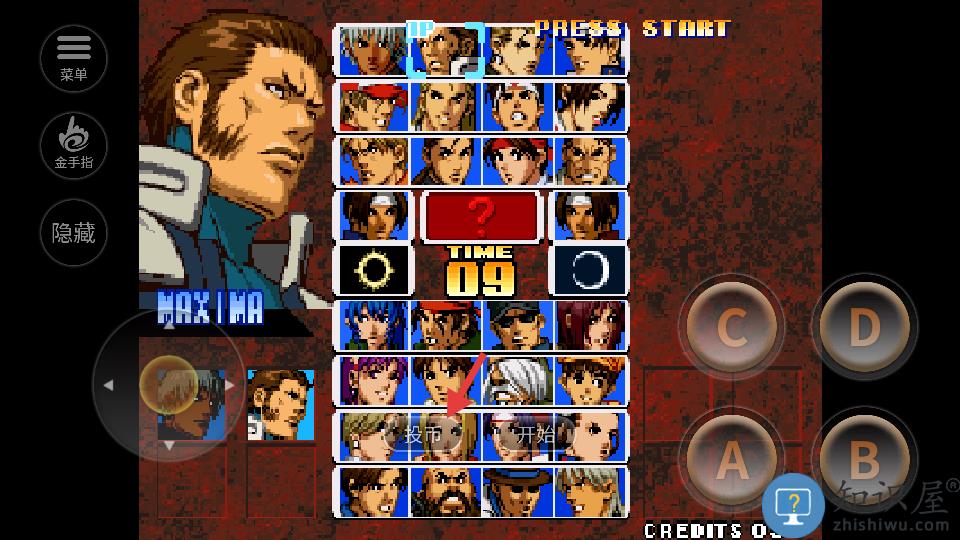Tap the virtual A attack button
The width and height of the screenshot is (960, 540).
click(x=732, y=461)
